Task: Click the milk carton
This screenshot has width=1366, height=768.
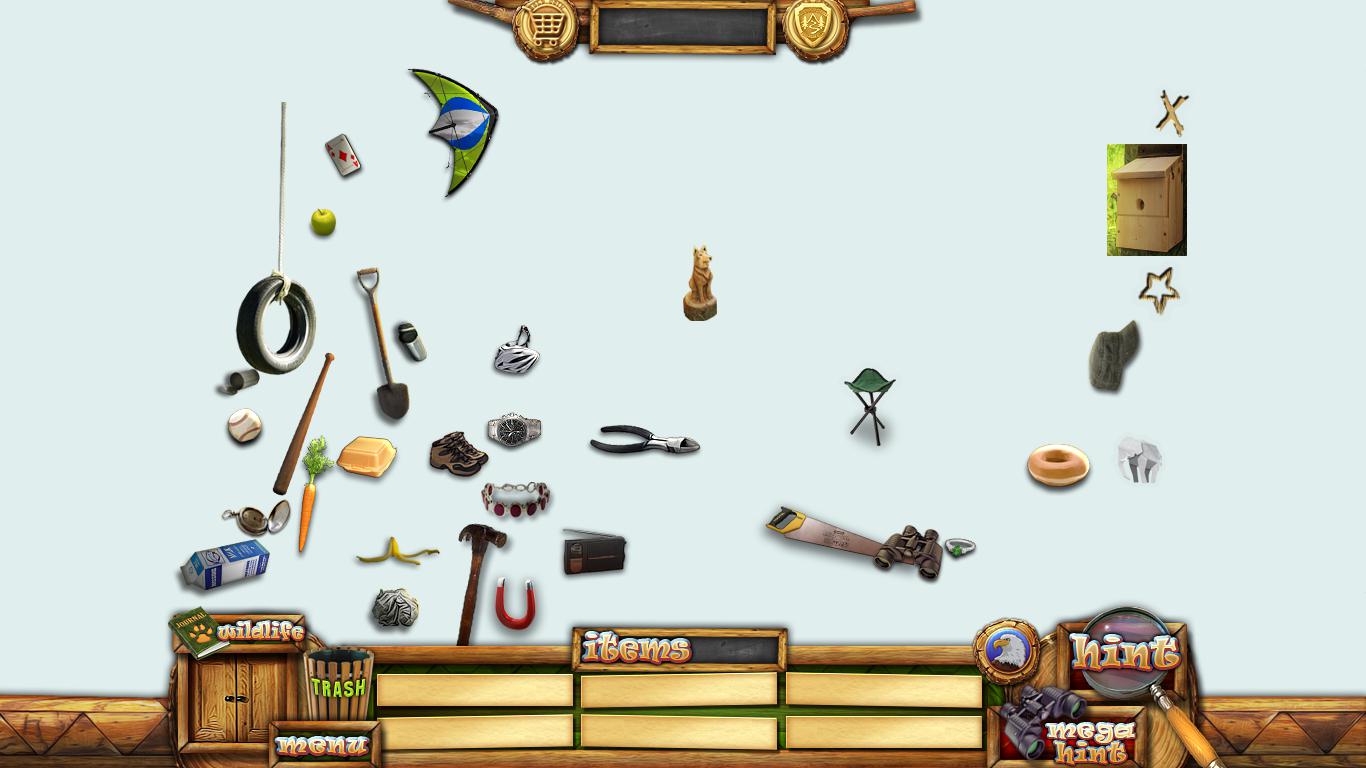Action: point(225,565)
